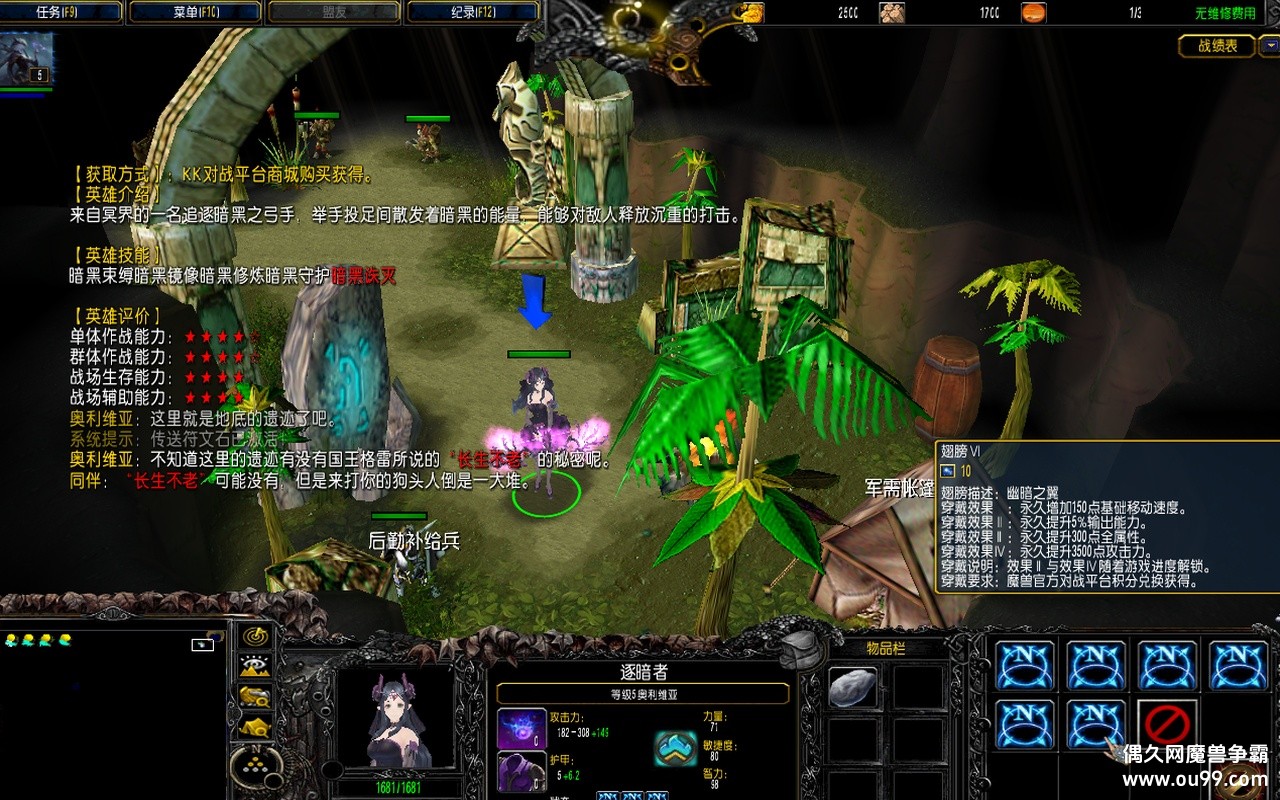The width and height of the screenshot is (1280, 800).
Task: Toggle the minimap ally color mode button
Action: click(x=256, y=696)
